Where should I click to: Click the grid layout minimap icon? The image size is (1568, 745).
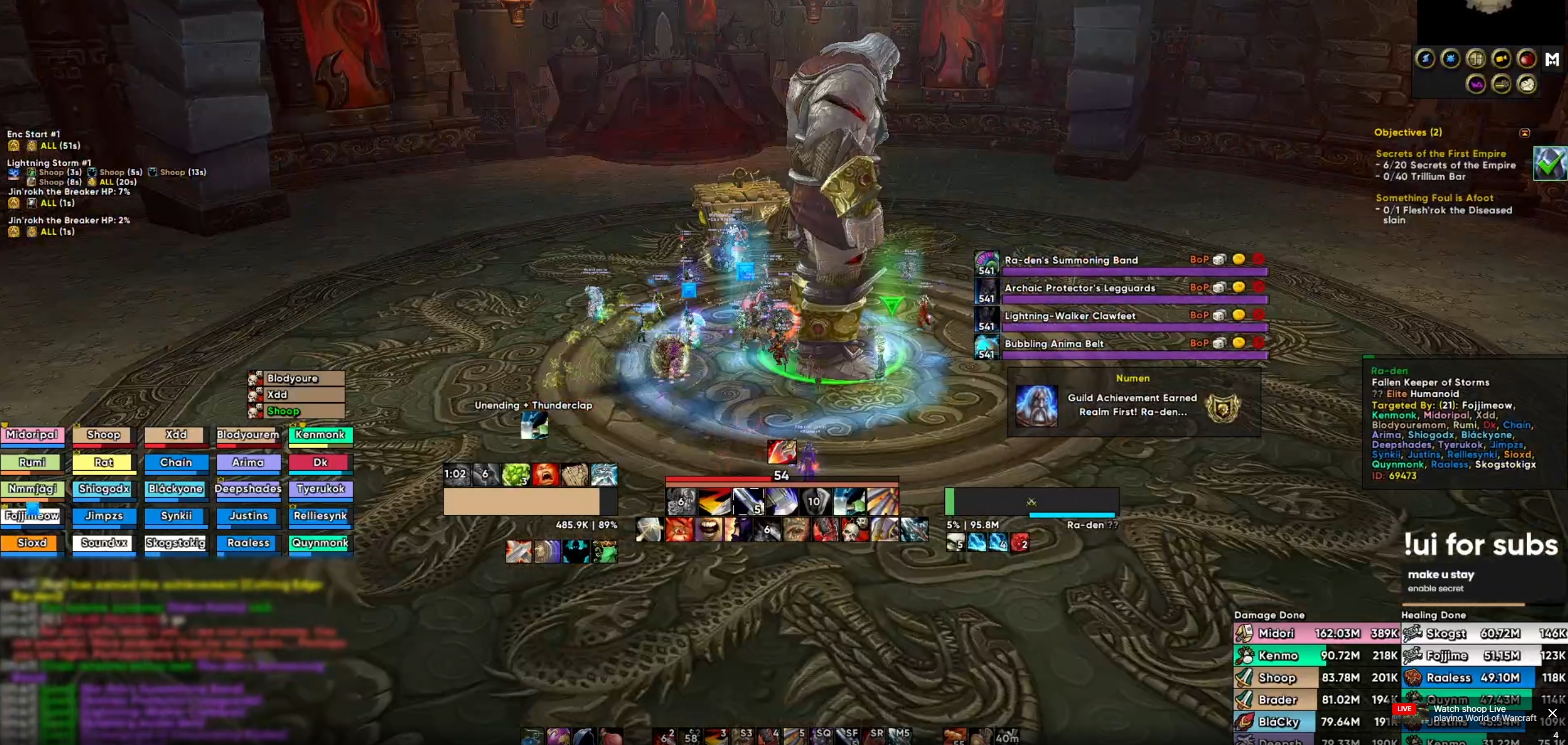coord(1476,58)
